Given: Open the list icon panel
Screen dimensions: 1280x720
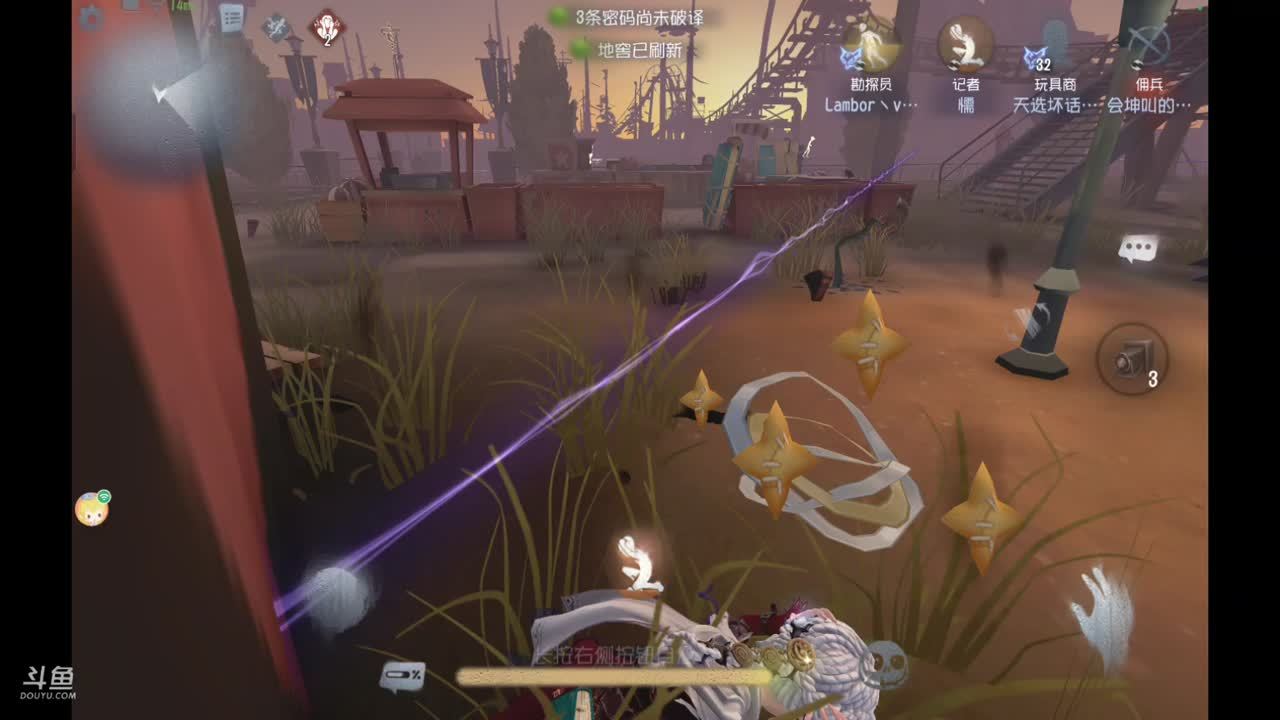Looking at the screenshot, I should [231, 17].
